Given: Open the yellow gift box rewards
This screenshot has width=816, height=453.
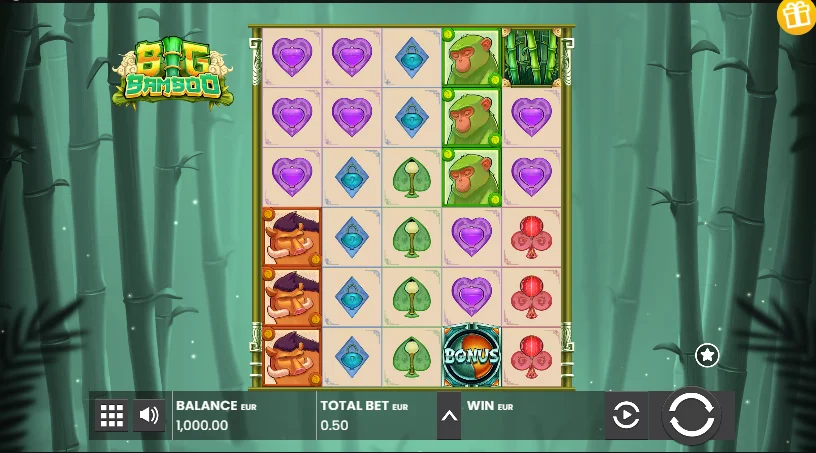Looking at the screenshot, I should pos(797,16).
